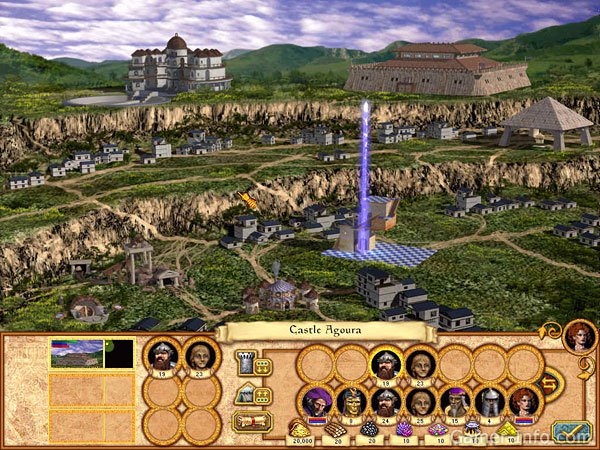Choose the purple-hatted hero in the lower army

click(315, 402)
